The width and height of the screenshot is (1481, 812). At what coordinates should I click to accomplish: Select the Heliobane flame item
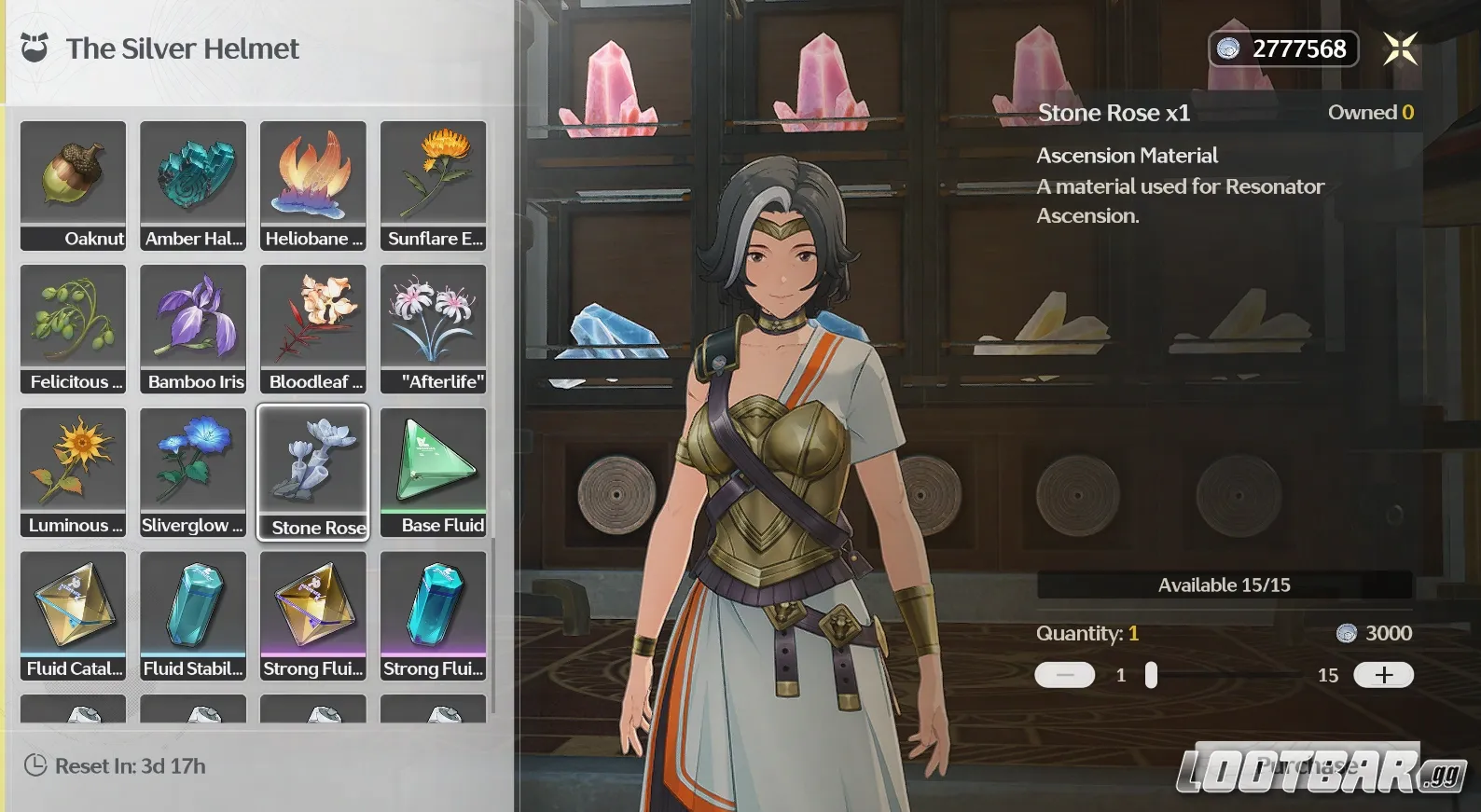[313, 185]
